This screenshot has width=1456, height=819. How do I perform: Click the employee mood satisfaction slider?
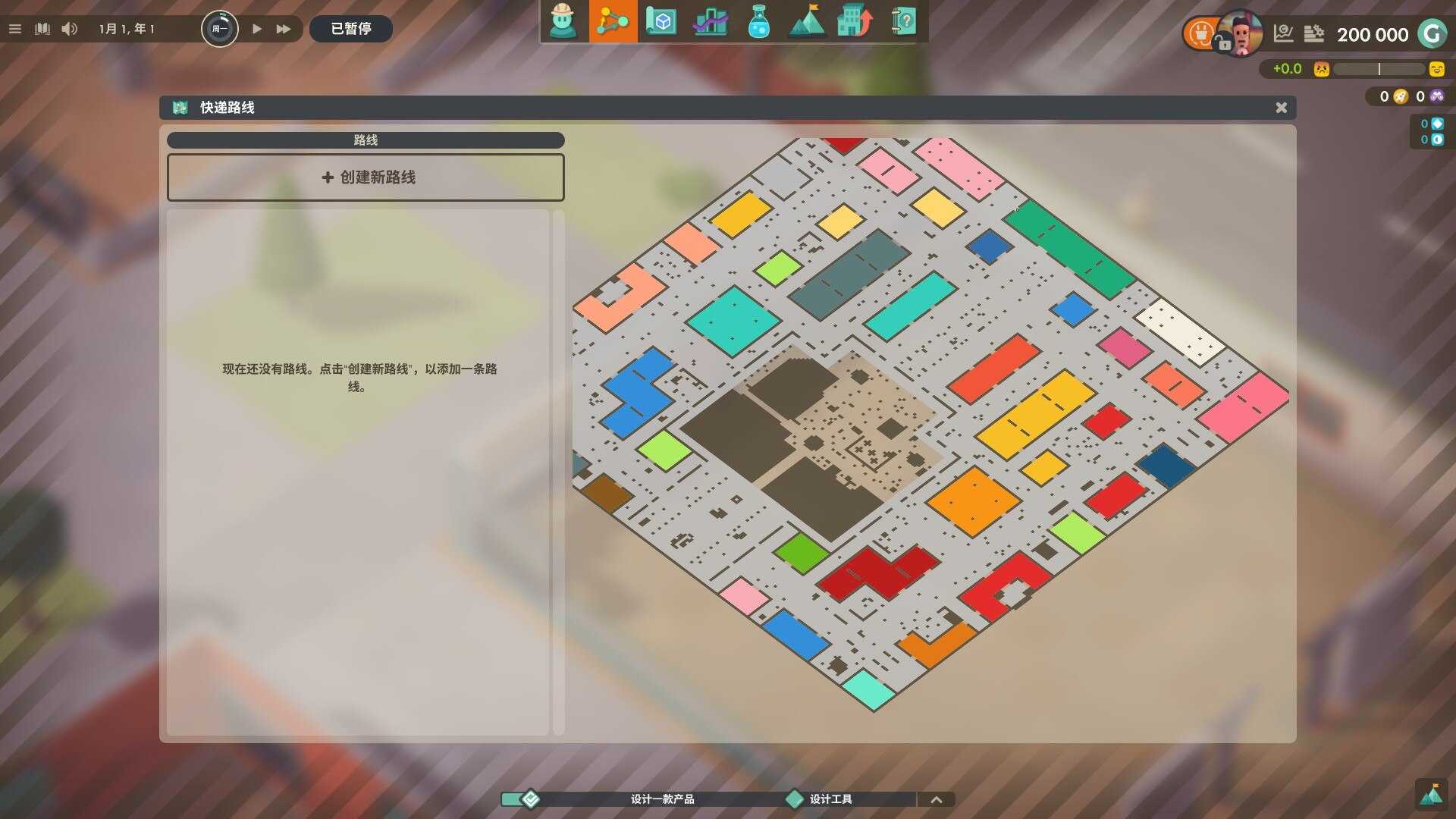[1377, 69]
